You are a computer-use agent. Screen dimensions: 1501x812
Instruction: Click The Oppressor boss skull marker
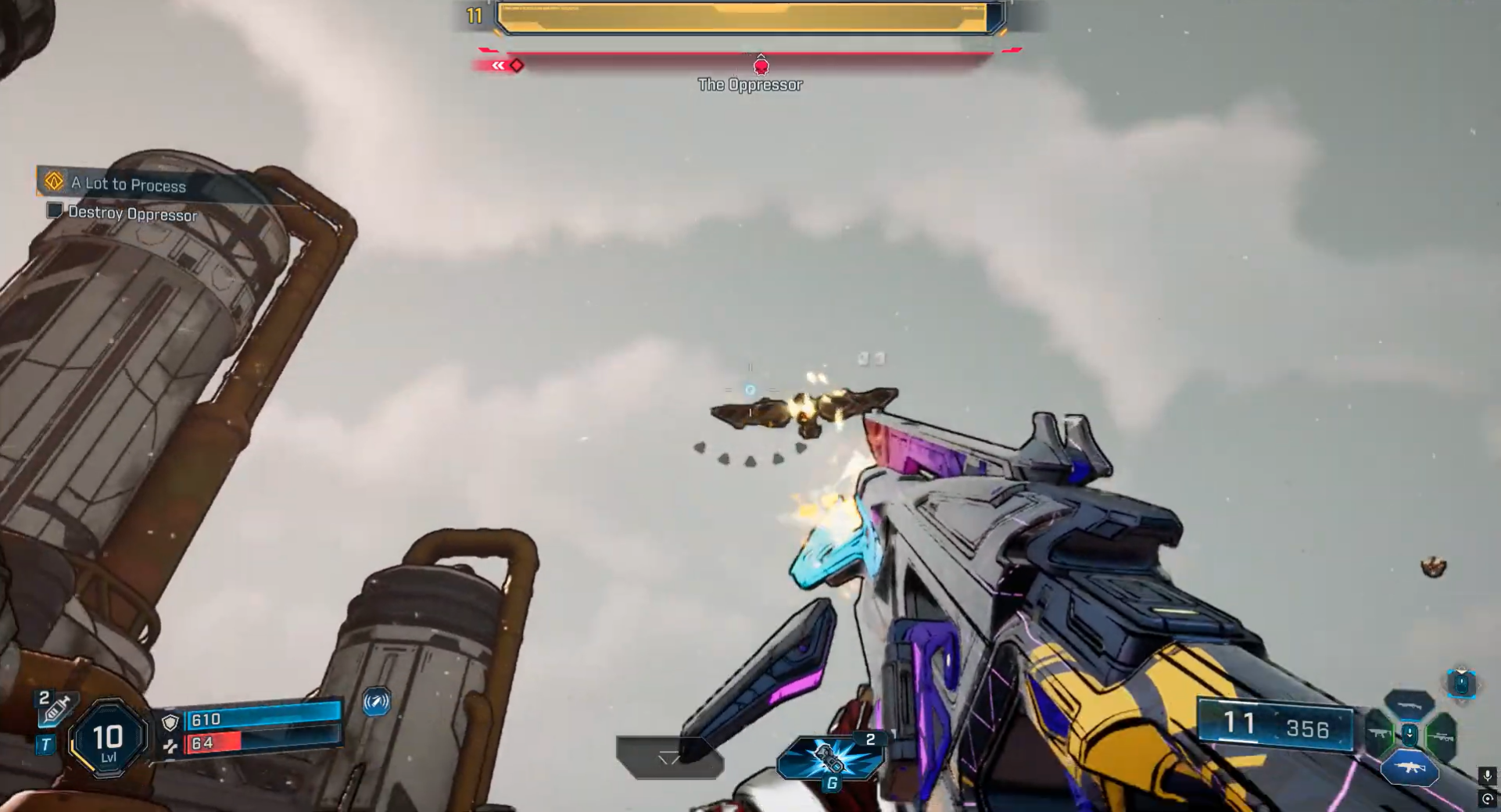click(x=761, y=66)
